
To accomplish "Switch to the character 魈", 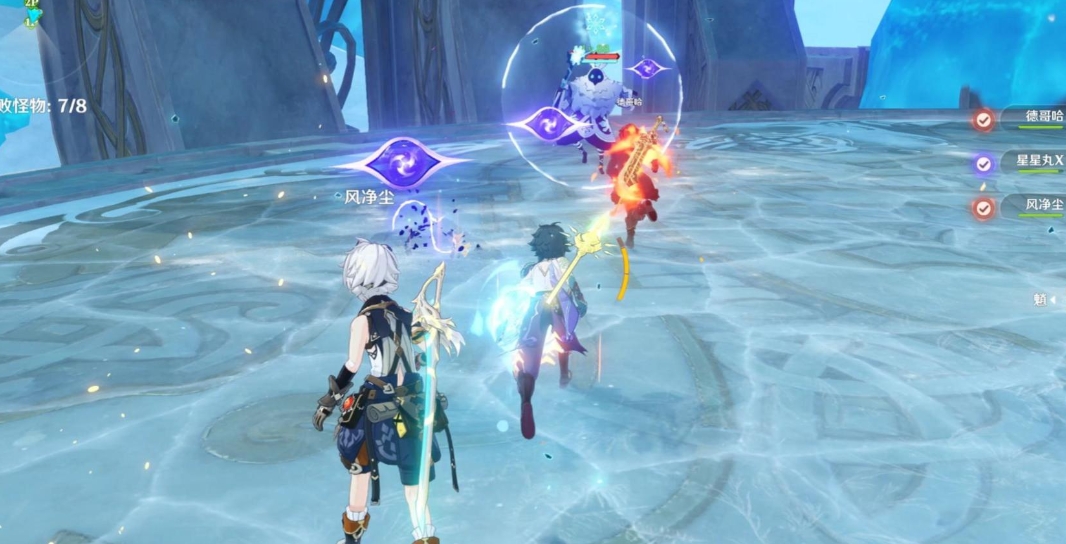I will tap(1041, 298).
